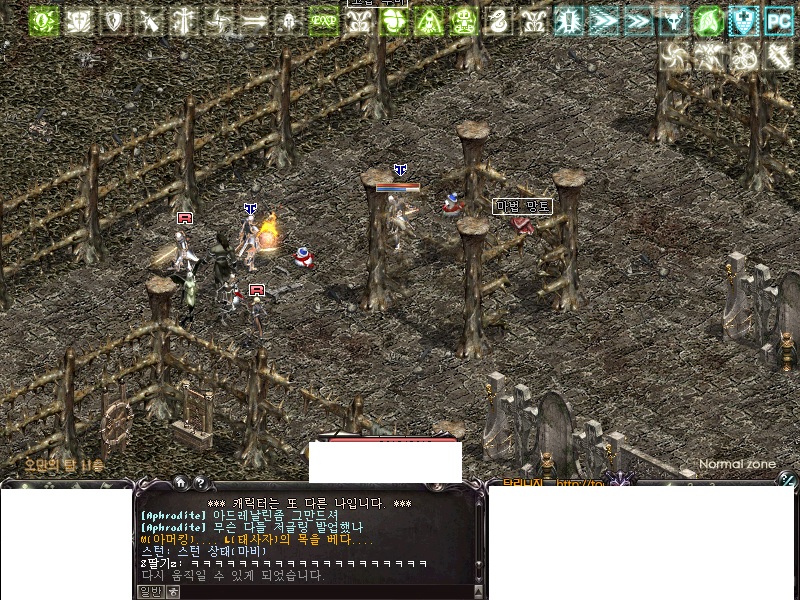
Task: Click the green EXP buff icon
Action: tap(323, 20)
